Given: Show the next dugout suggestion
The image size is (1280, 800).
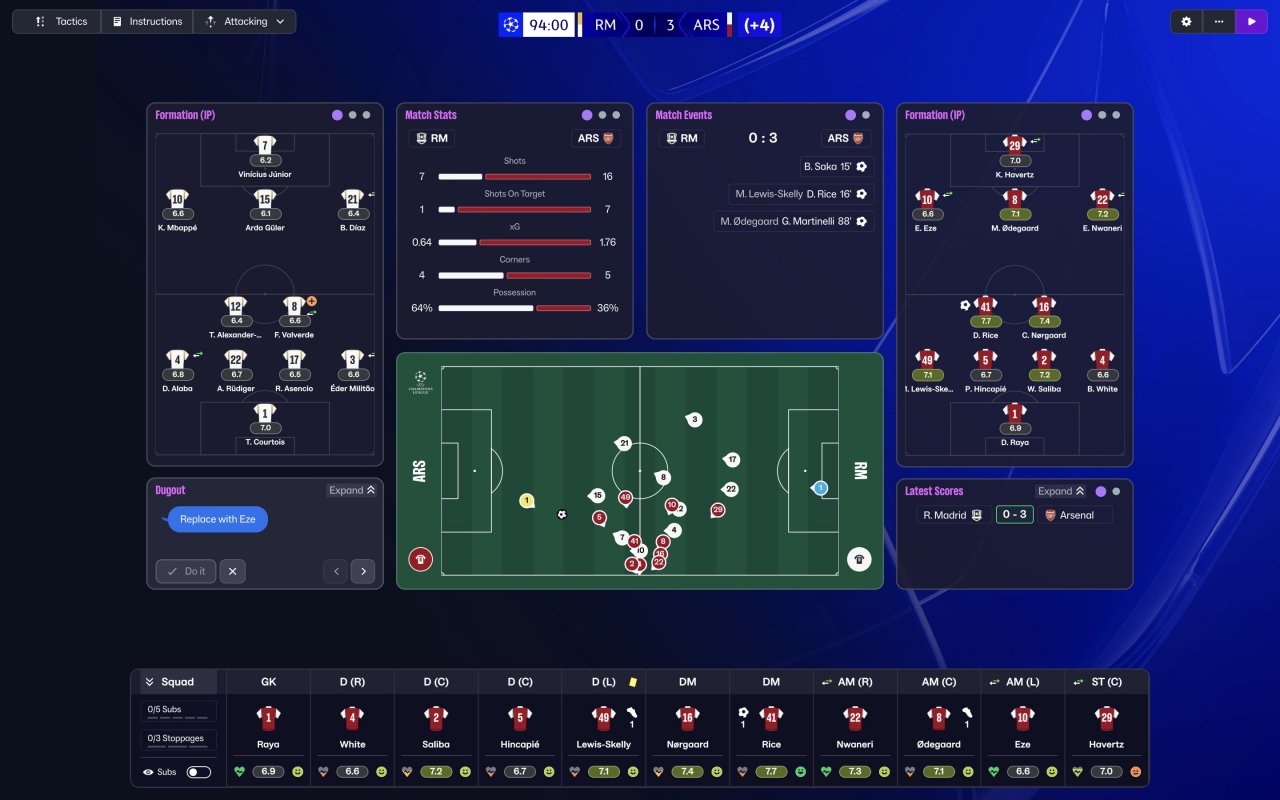Looking at the screenshot, I should 363,571.
